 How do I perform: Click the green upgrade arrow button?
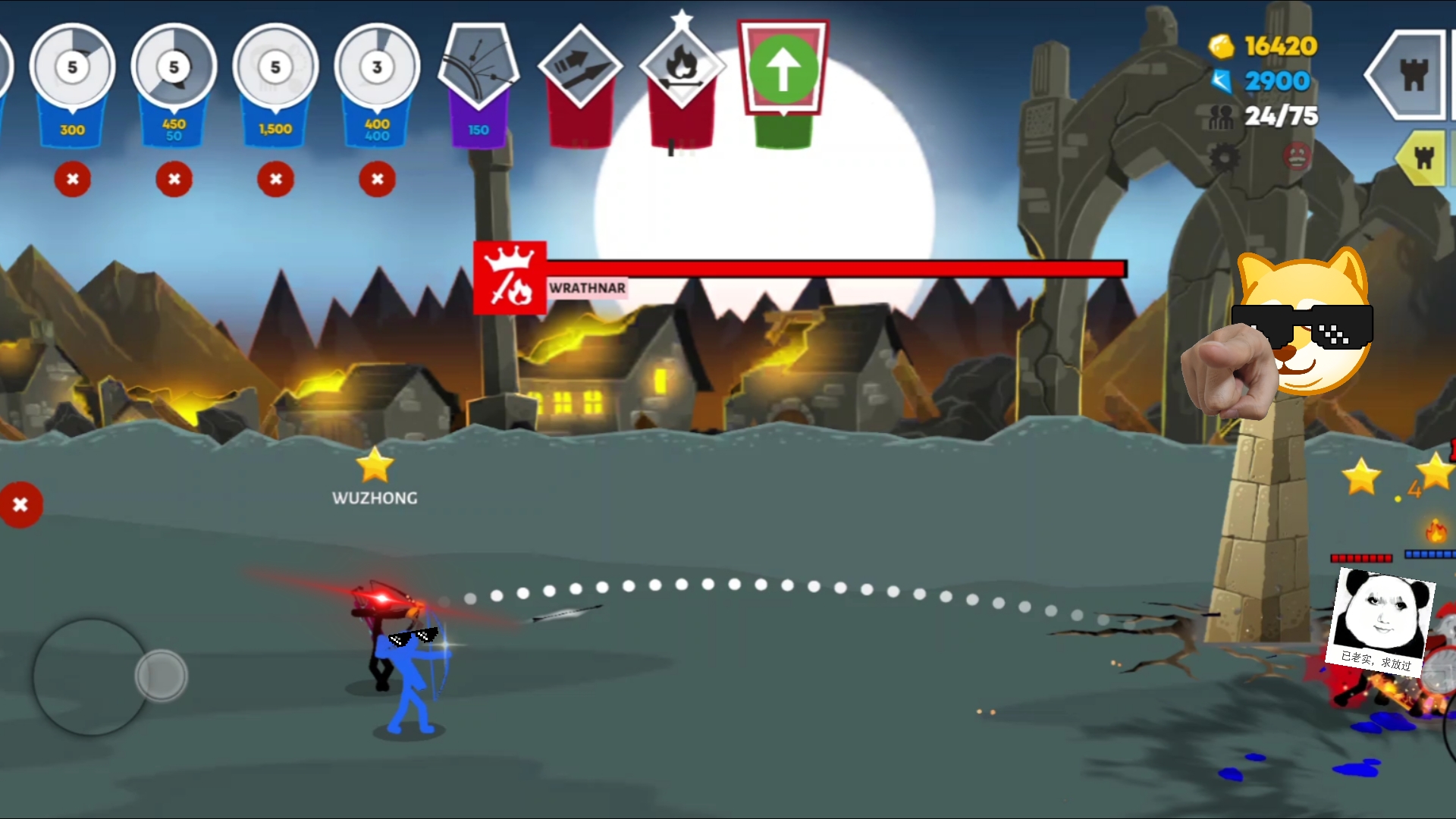coord(783,70)
